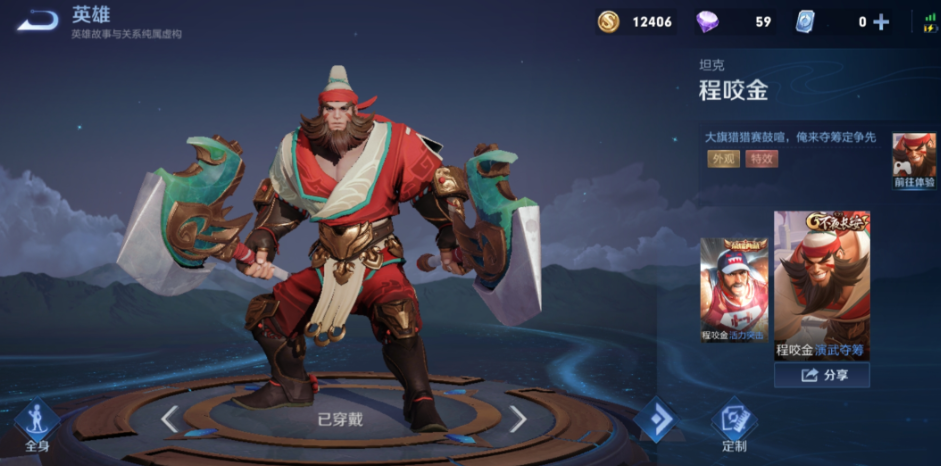Select the 演武夺筹 skin thumbnail

pos(821,284)
